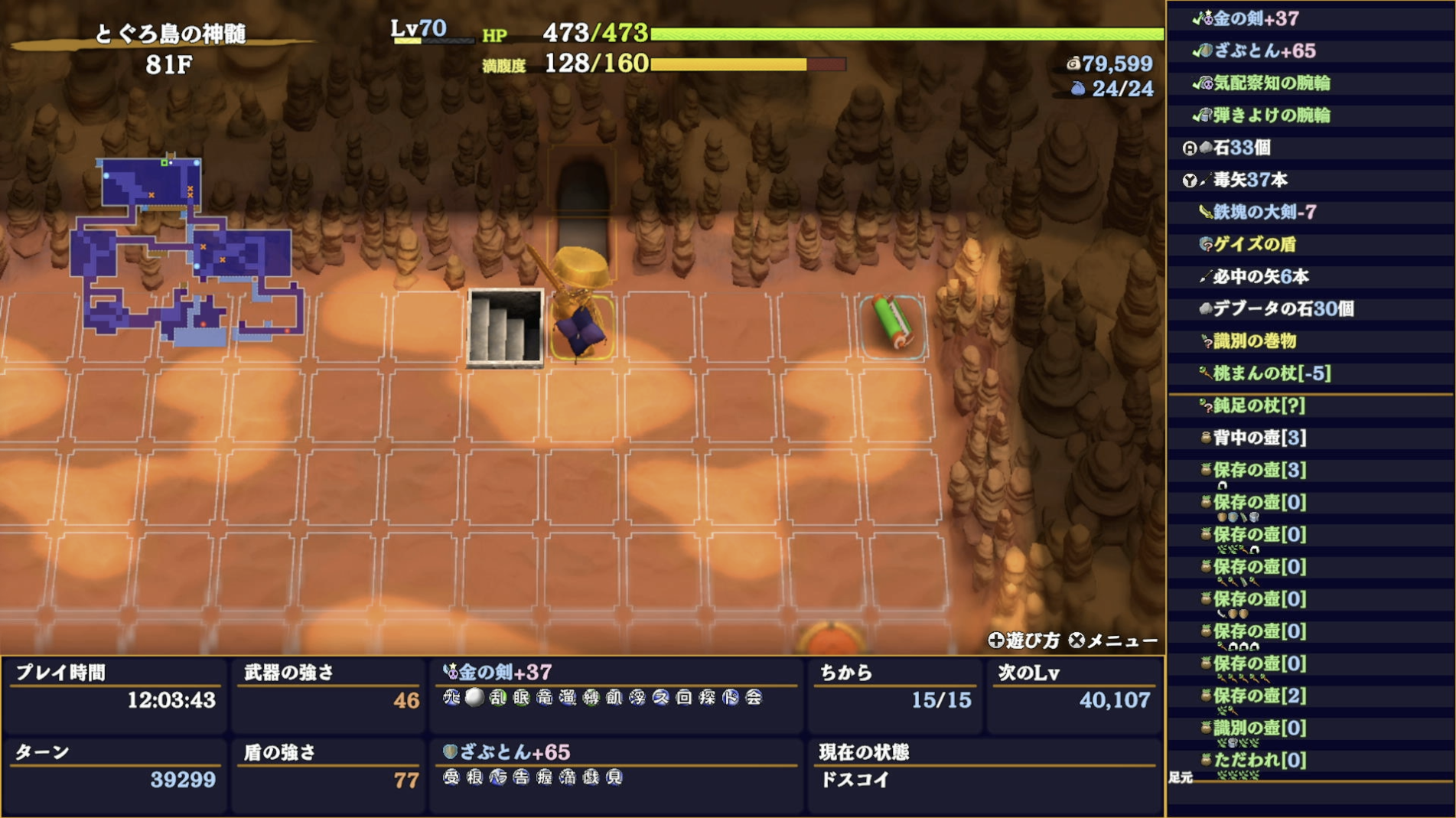Viewport: 1456px width, 818px height.
Task: Choose the デブータの石30個 entry
Action: (x=1283, y=308)
